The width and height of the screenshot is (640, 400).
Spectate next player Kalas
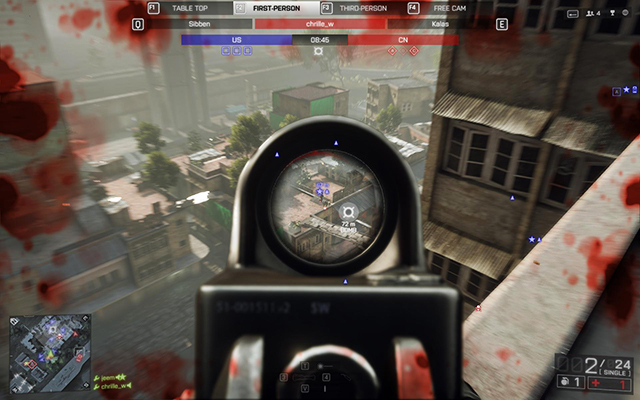point(440,23)
